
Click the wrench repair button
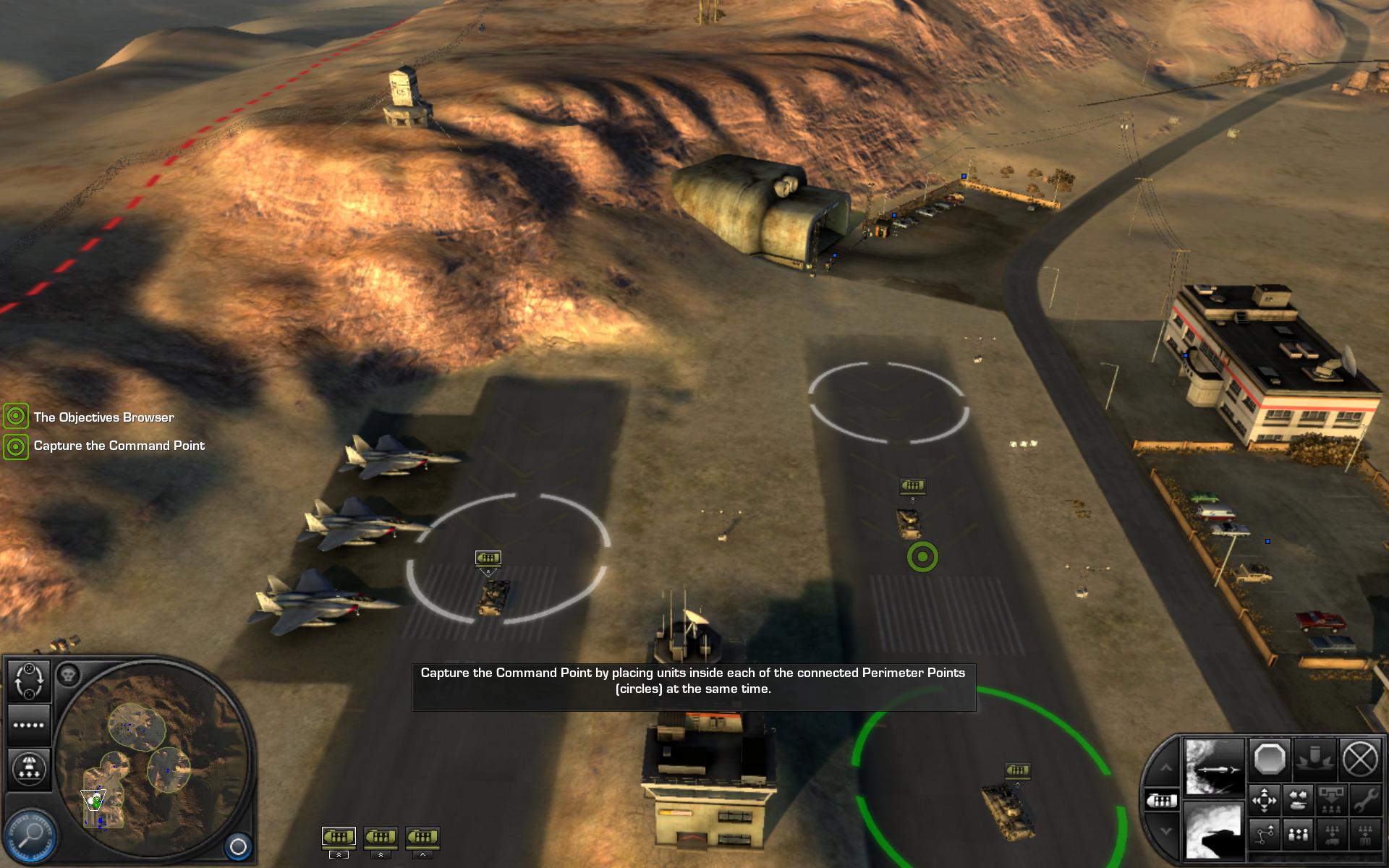(x=1364, y=800)
